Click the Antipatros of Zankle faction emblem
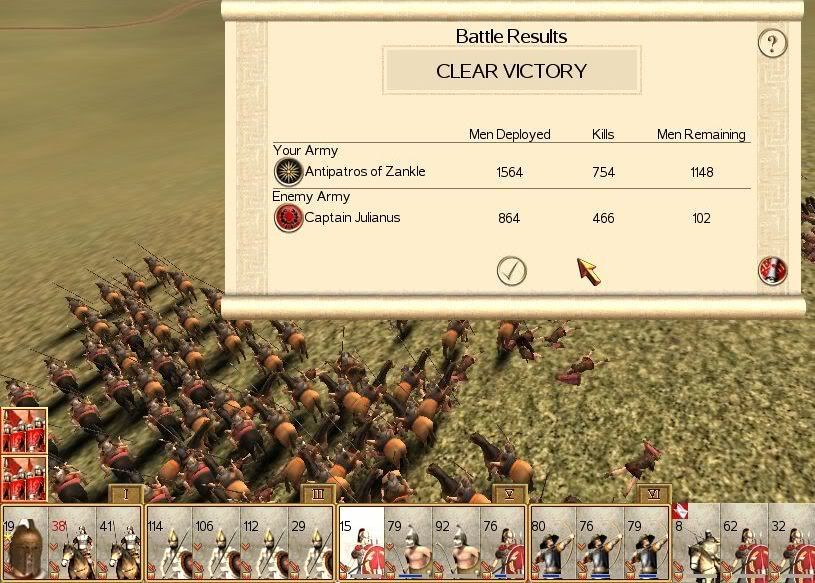 pyautogui.click(x=289, y=172)
